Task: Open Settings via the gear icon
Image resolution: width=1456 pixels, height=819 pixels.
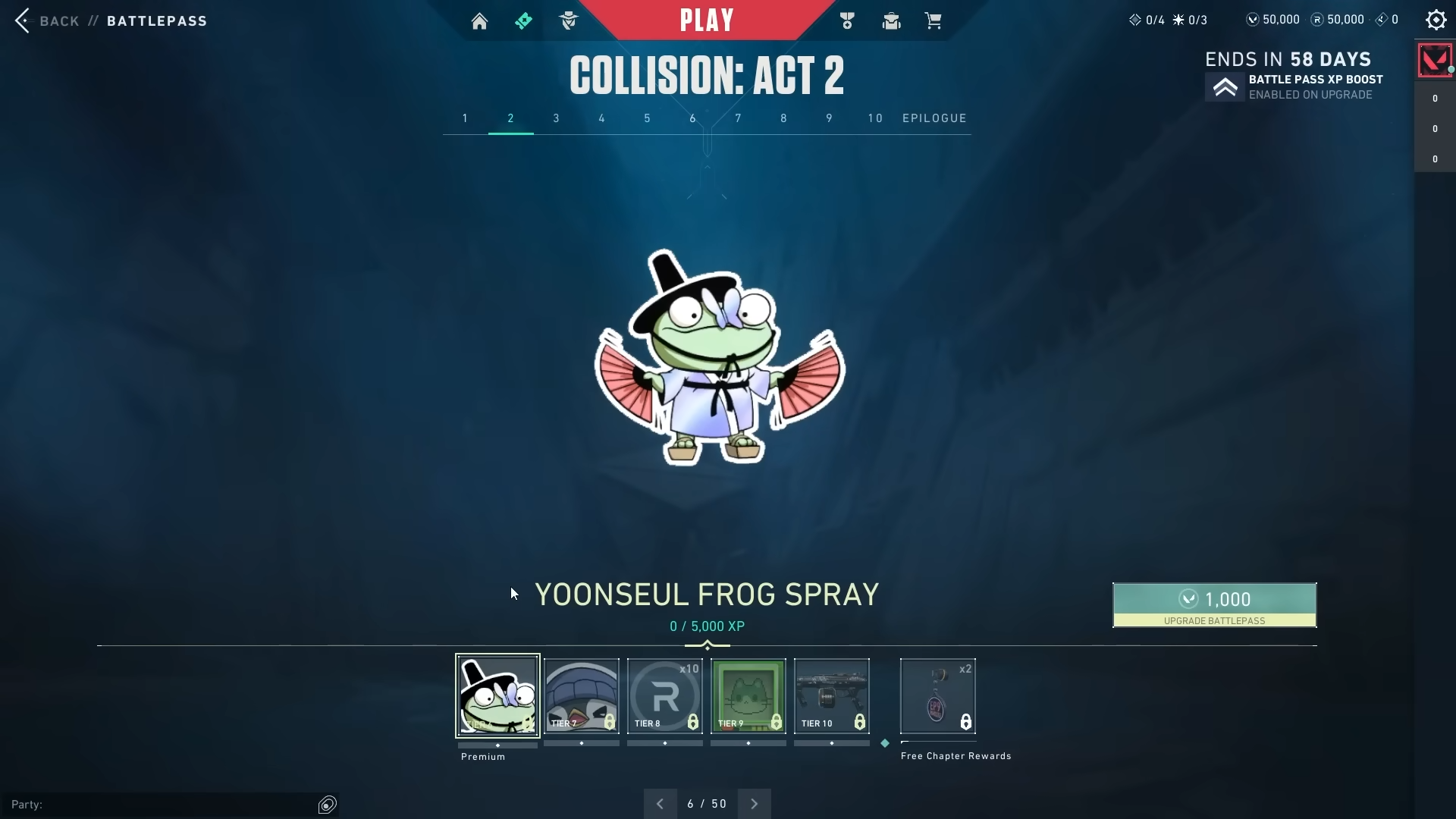Action: pos(1436,20)
